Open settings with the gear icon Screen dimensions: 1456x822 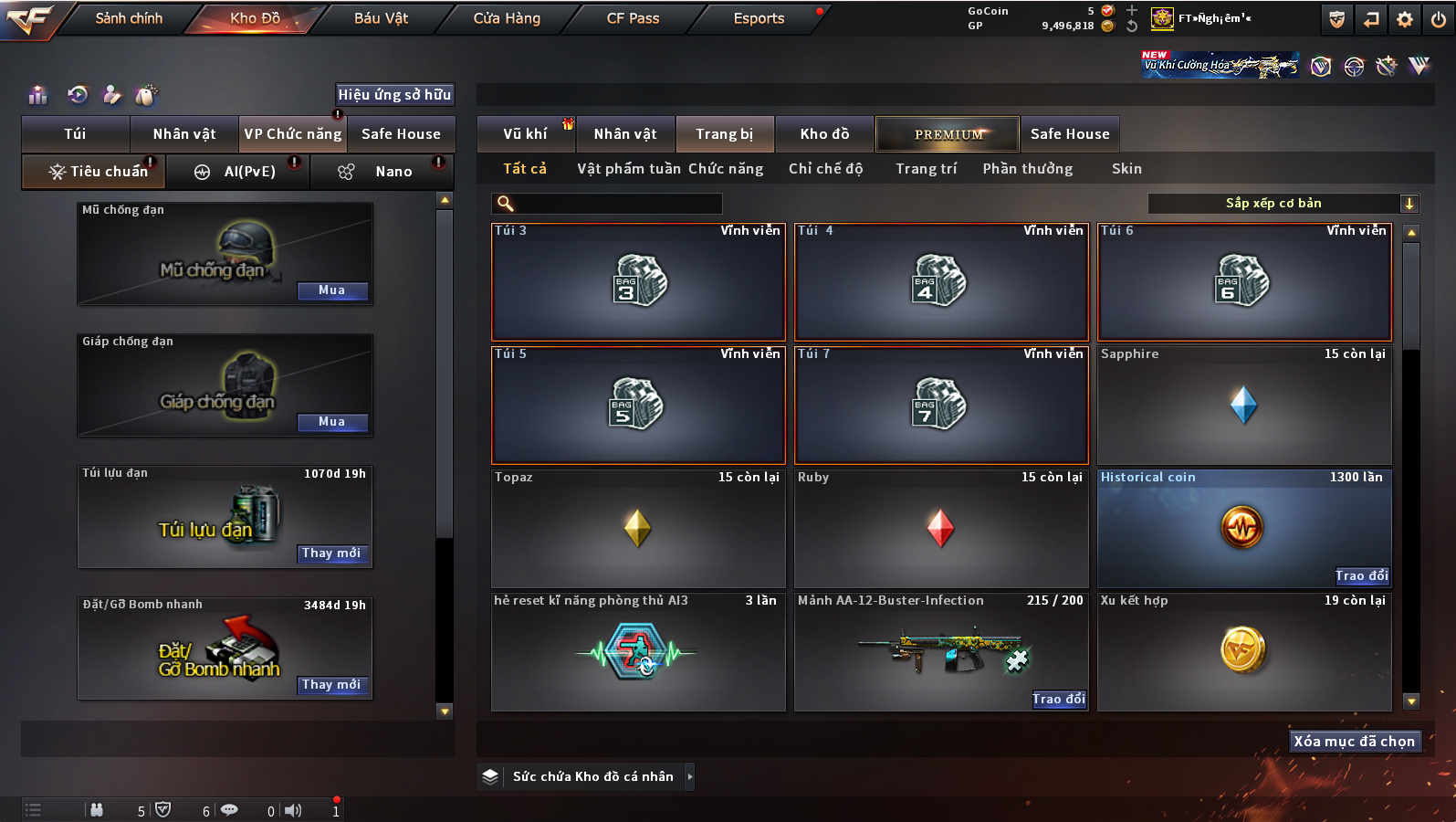click(x=1405, y=19)
